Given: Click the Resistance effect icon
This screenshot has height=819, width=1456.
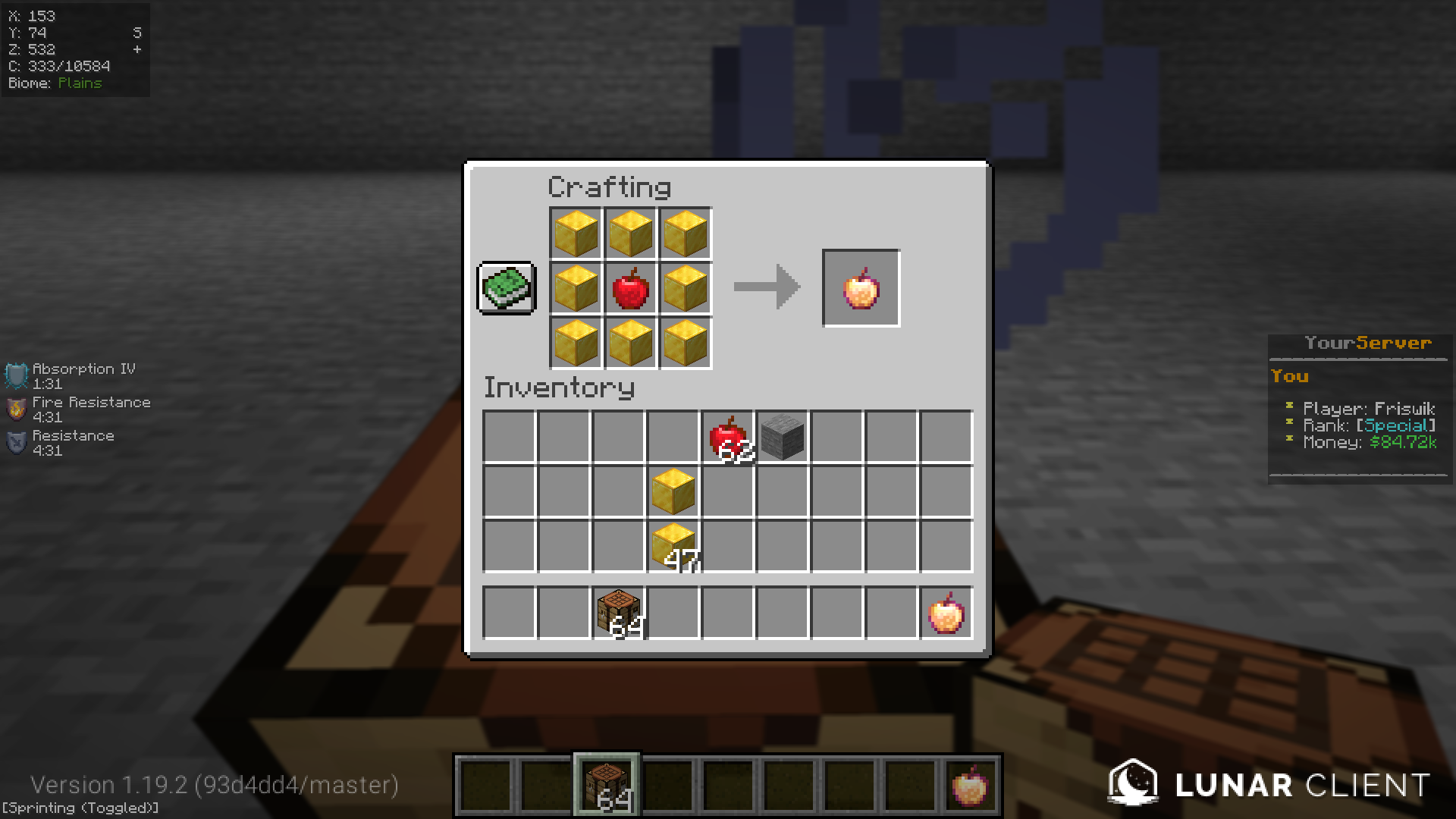Looking at the screenshot, I should coord(15,441).
